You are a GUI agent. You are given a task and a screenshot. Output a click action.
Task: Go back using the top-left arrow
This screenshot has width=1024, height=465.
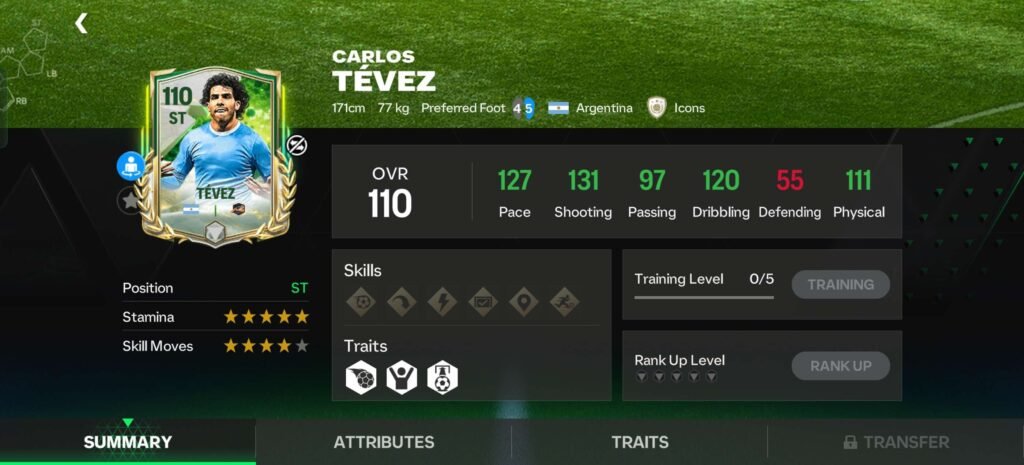coord(81,23)
